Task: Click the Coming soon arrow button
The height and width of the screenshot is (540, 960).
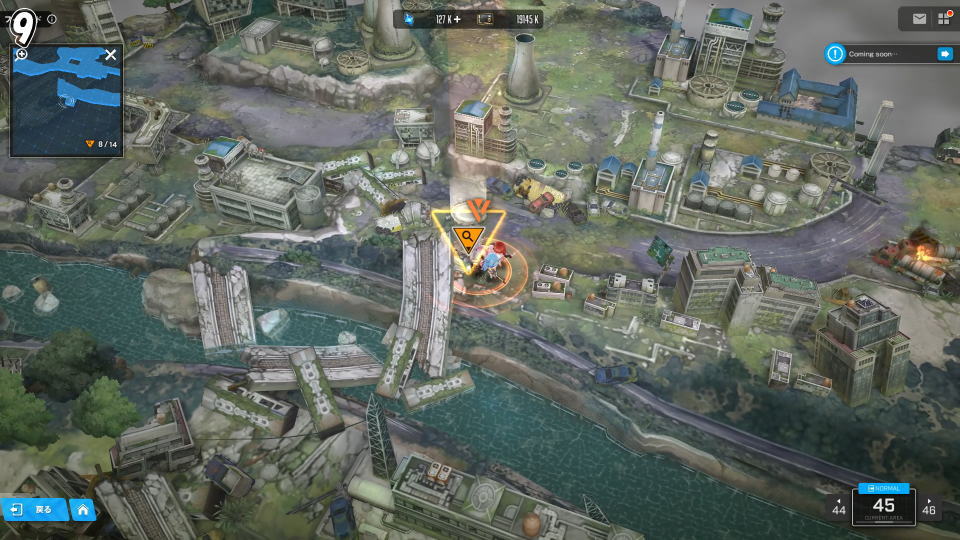Action: pos(943,54)
